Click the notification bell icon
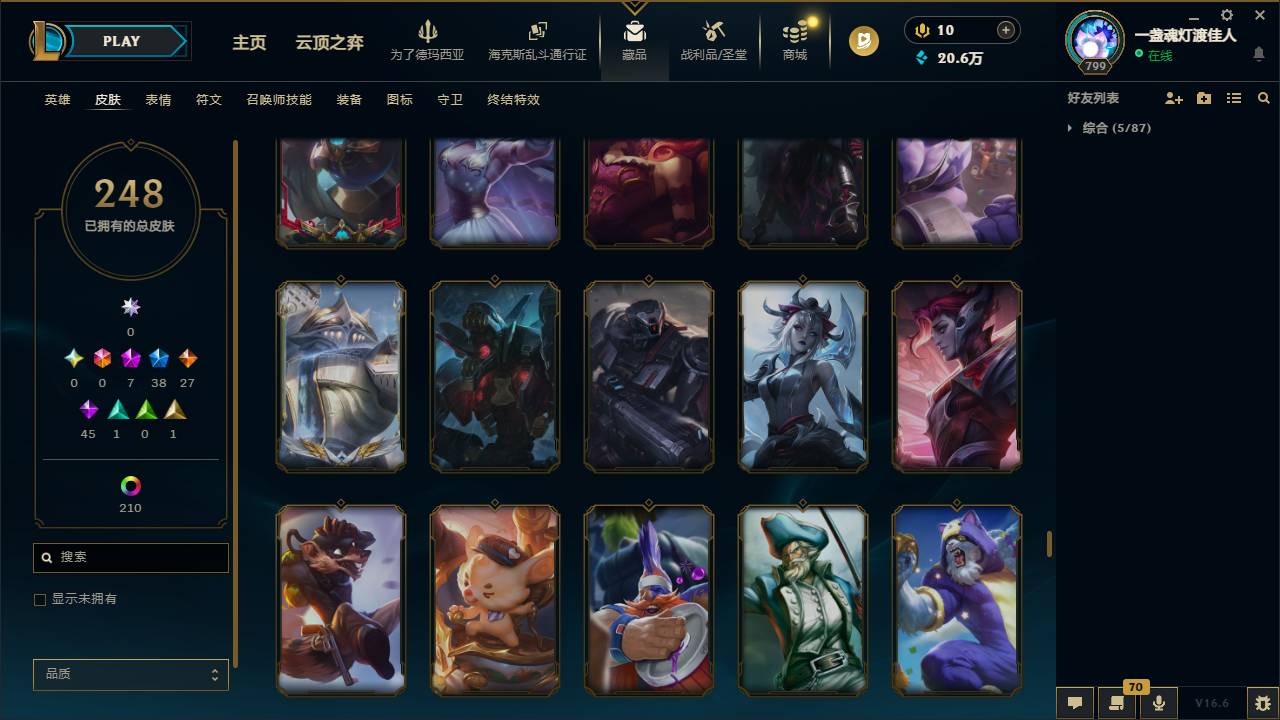The height and width of the screenshot is (720, 1280). point(1260,54)
